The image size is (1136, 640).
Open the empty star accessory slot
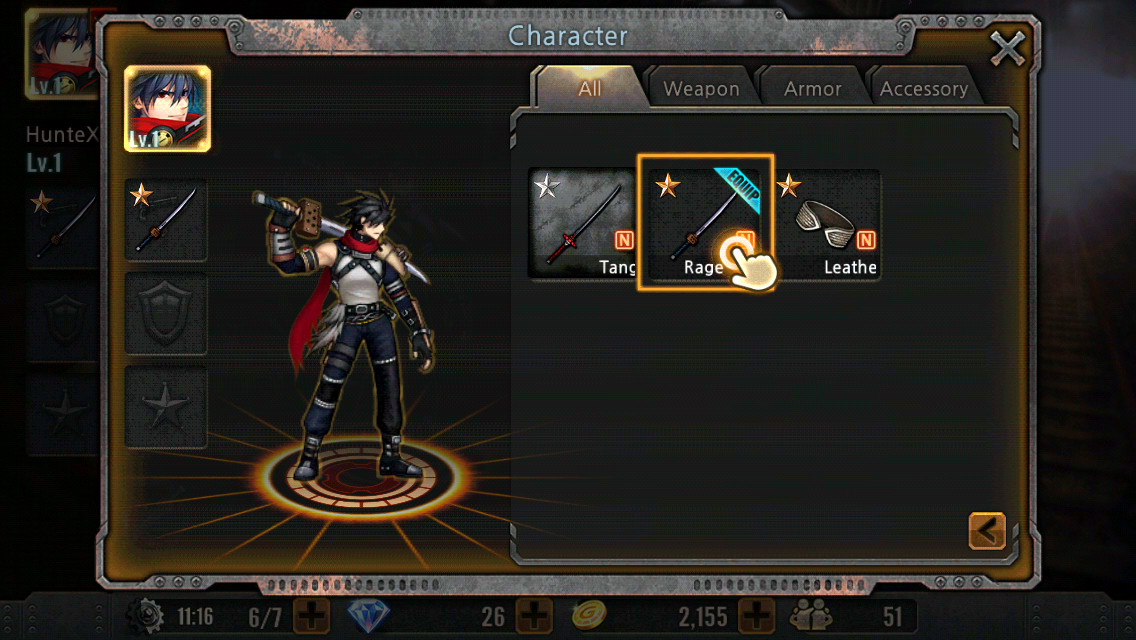pos(166,406)
